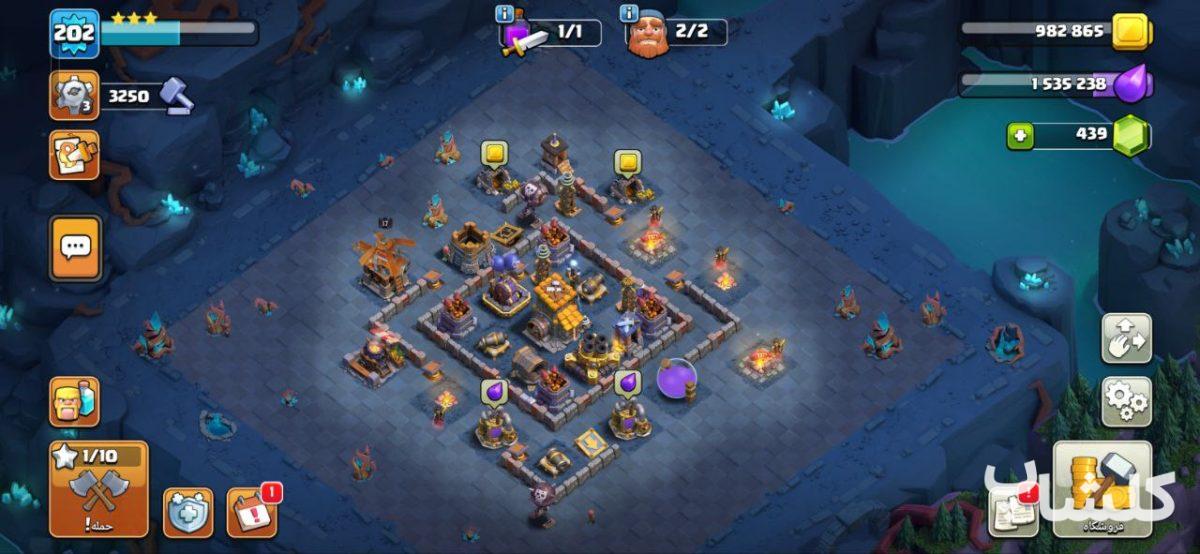Image resolution: width=1200 pixels, height=554 pixels.
Task: Open the Shop with coins and hammer
Action: tap(1101, 488)
